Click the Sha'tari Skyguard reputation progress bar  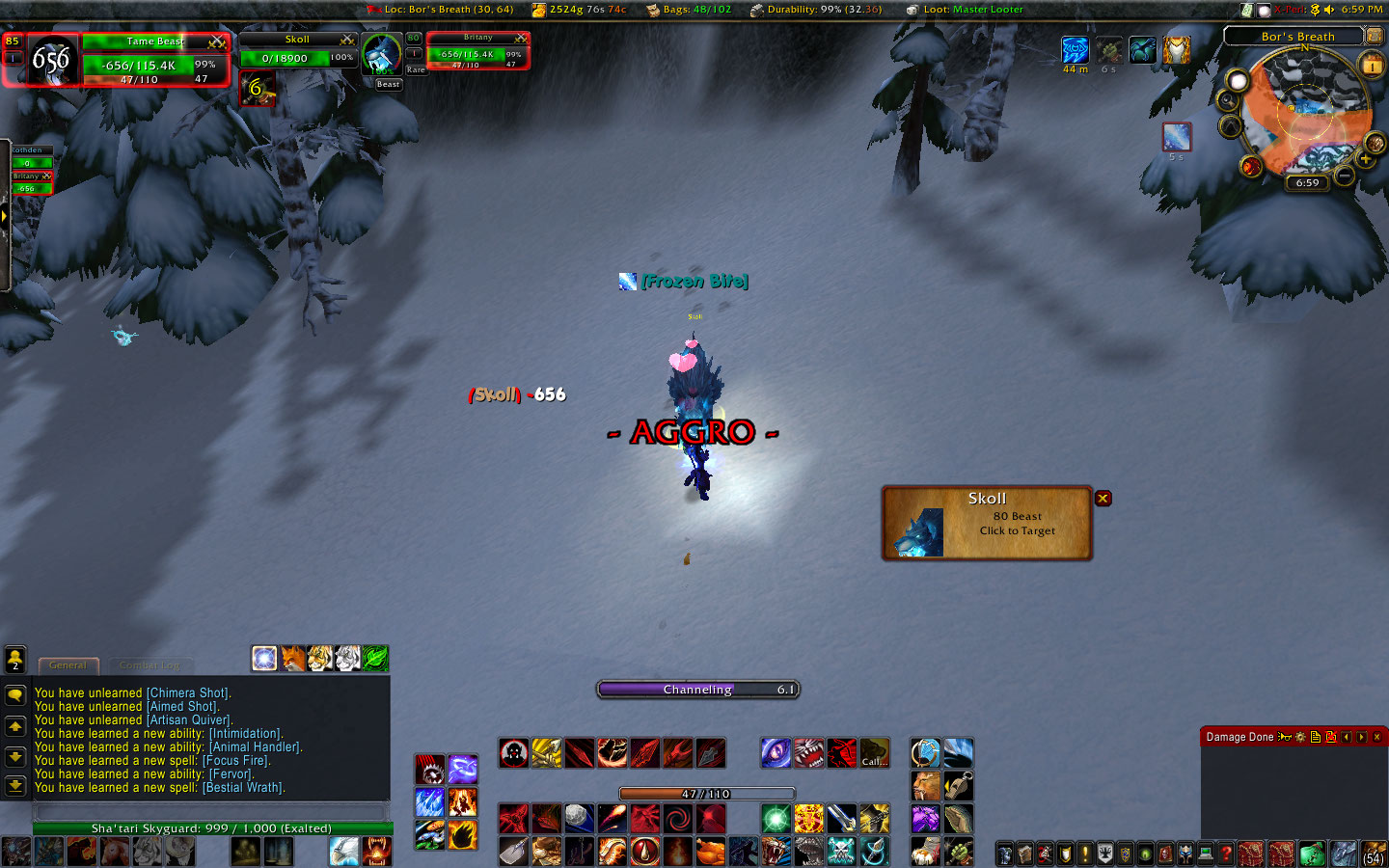(212, 827)
